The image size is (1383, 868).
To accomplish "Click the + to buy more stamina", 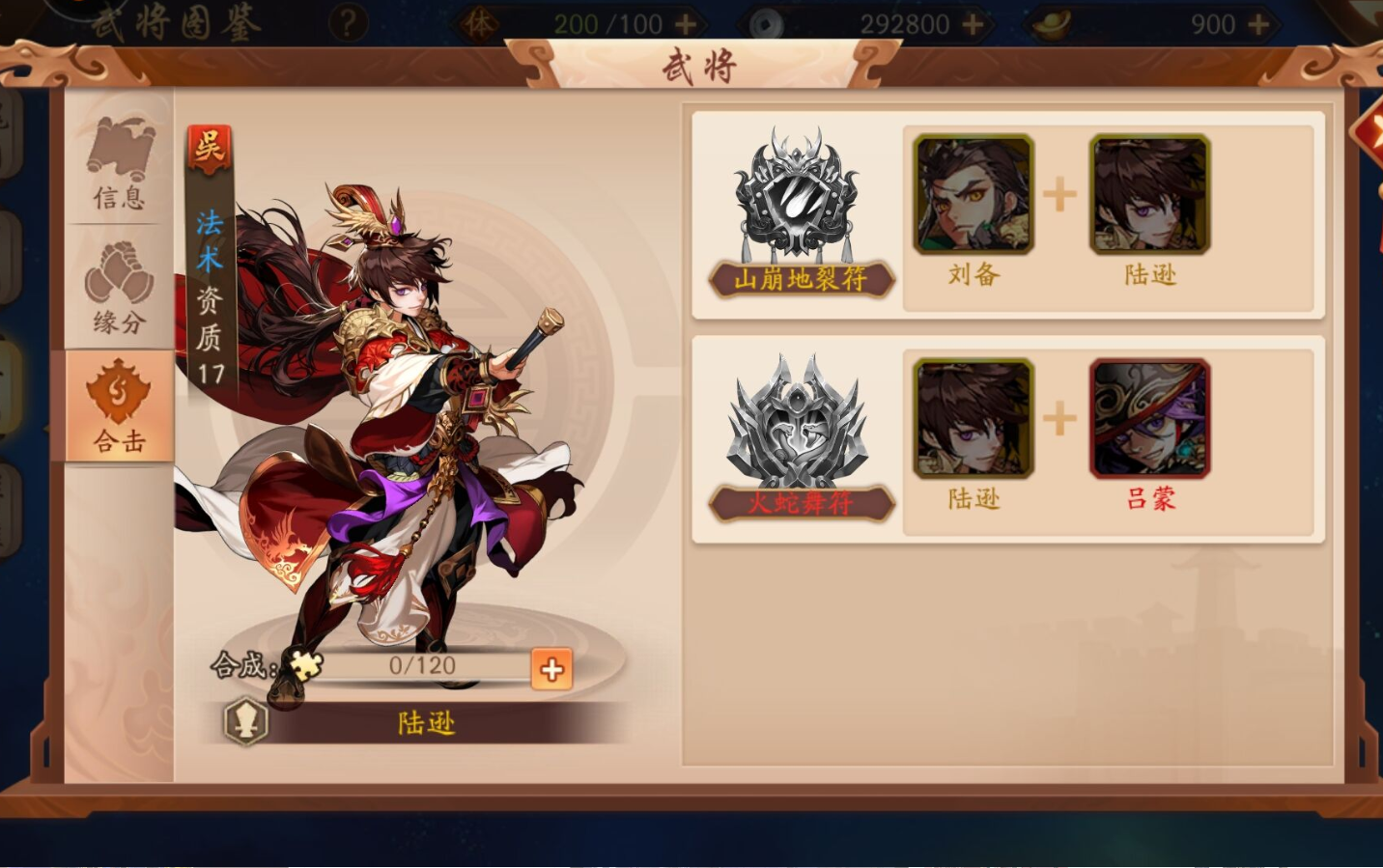I will [686, 21].
